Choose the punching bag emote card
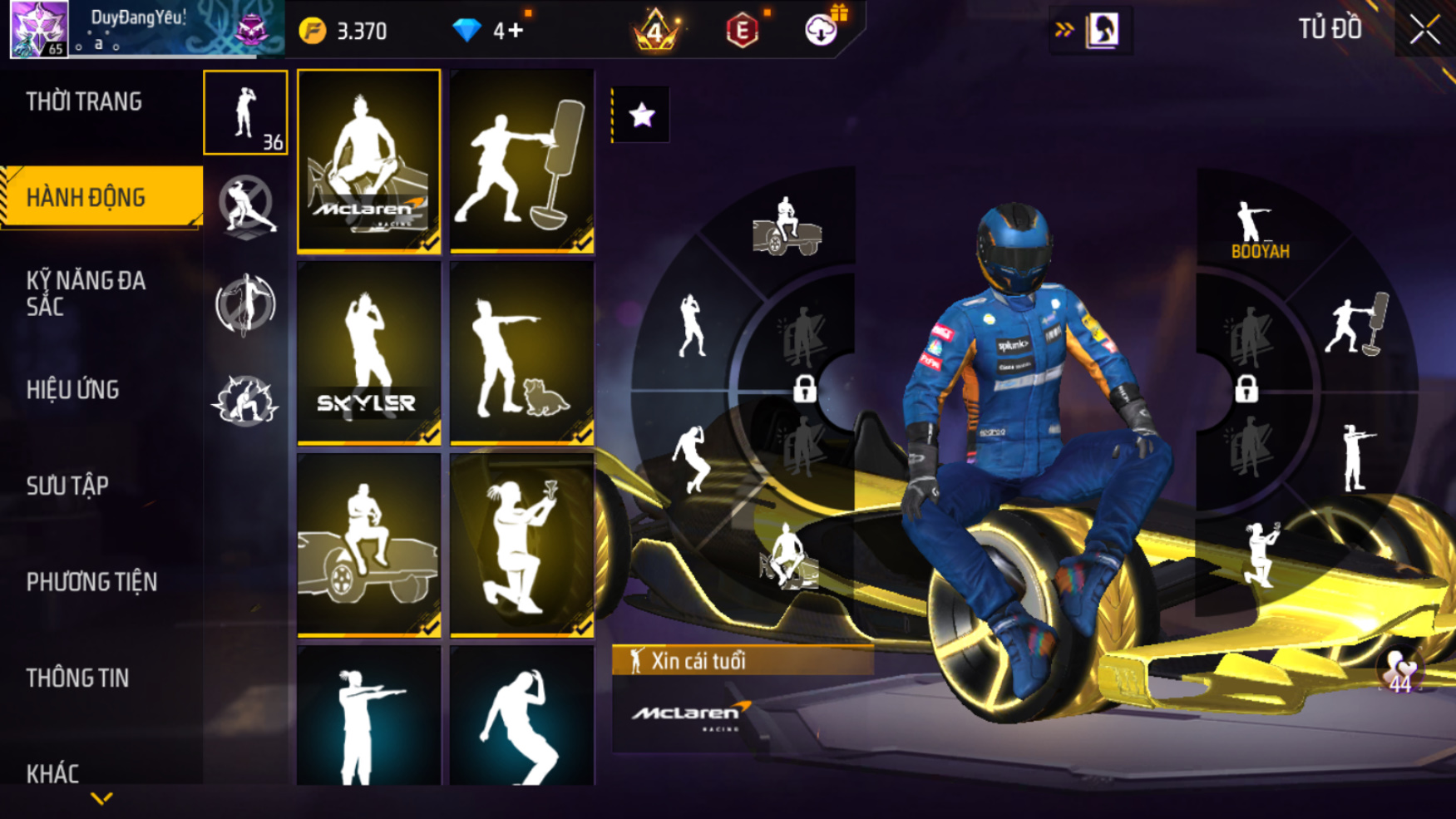Viewport: 1456px width, 819px height. (x=521, y=160)
